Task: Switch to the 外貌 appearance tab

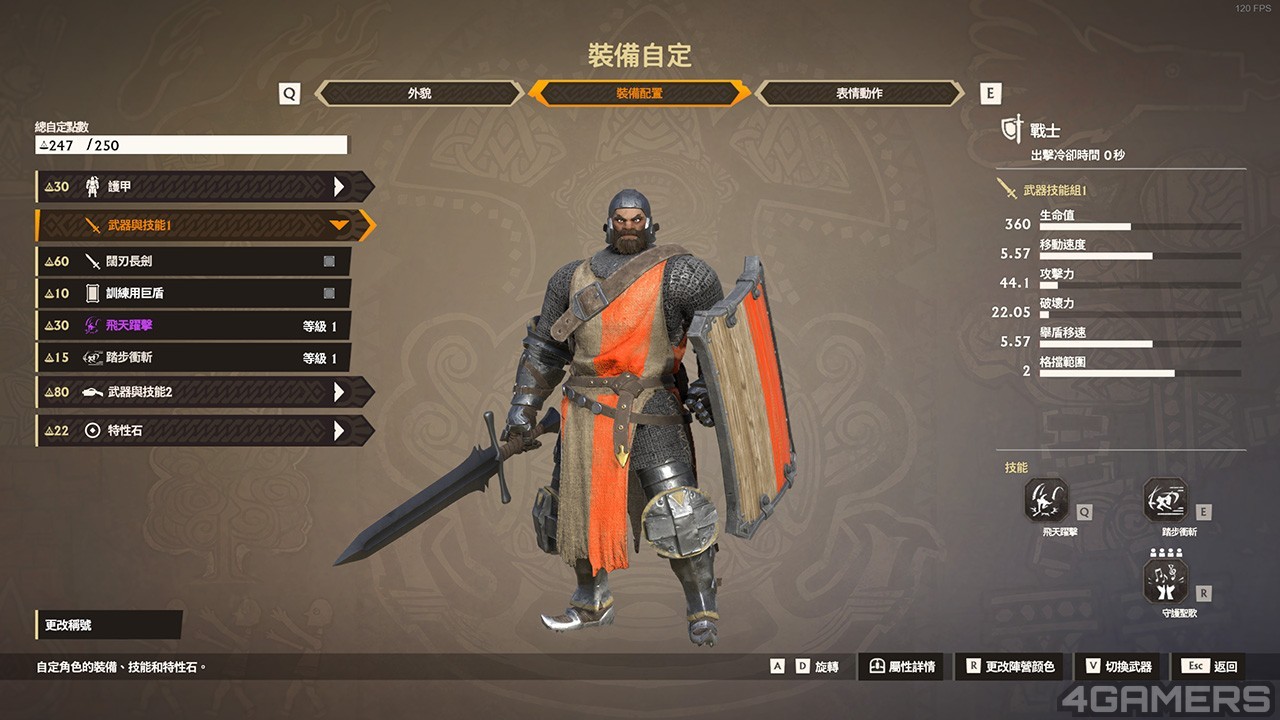Action: pos(419,93)
